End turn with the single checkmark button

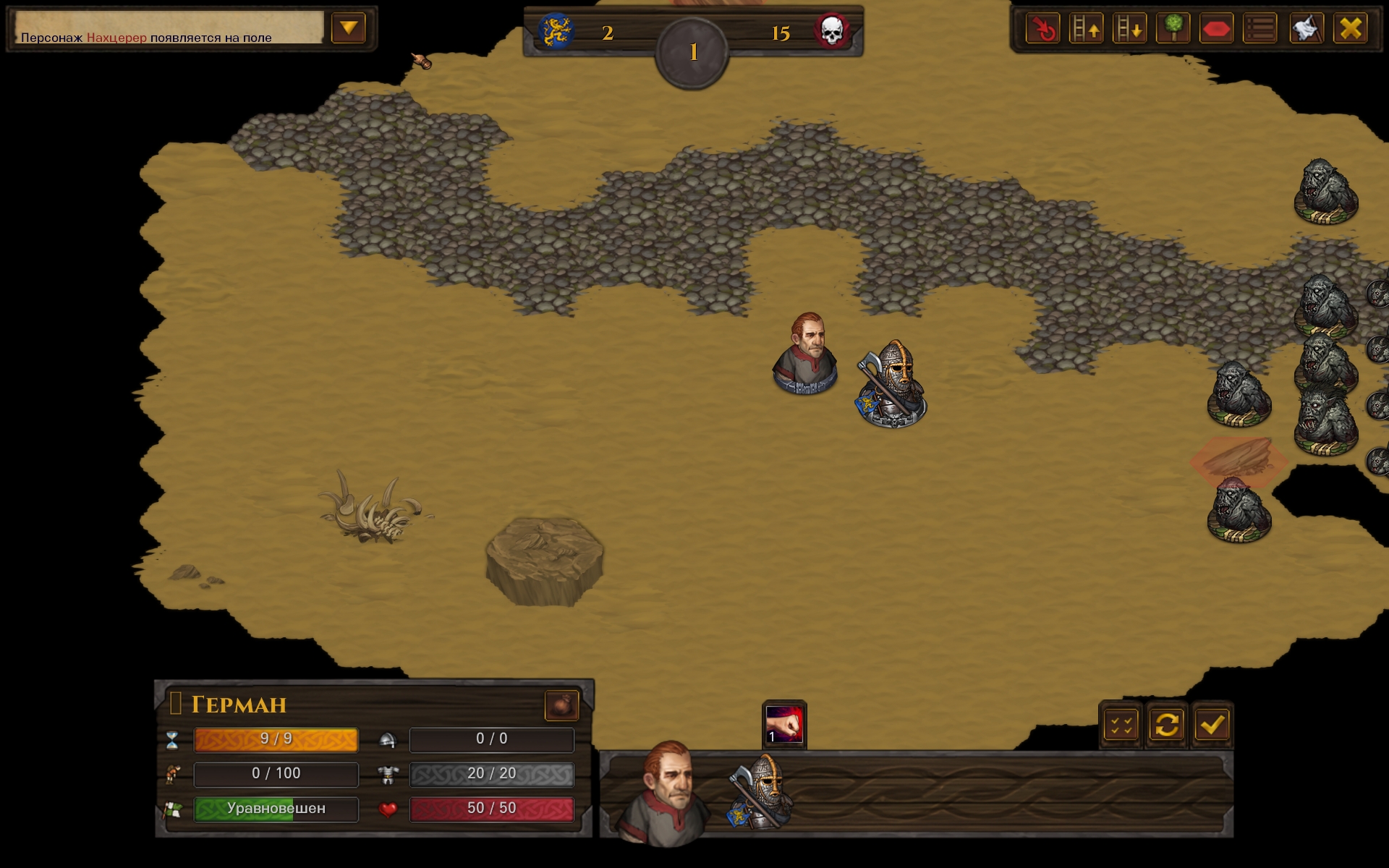1212,725
